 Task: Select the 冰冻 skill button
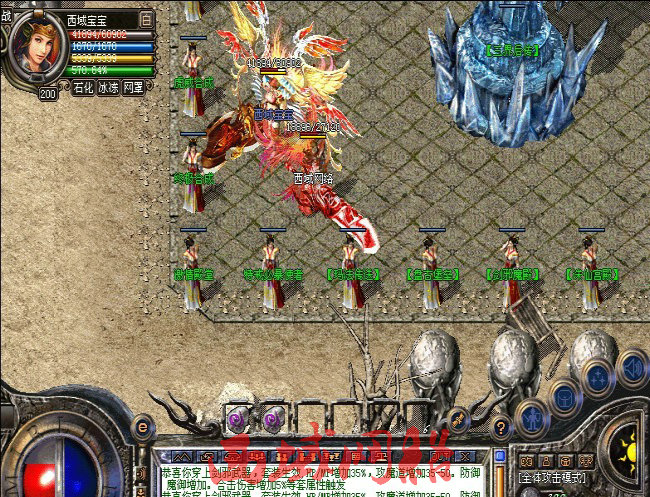pyautogui.click(x=109, y=88)
